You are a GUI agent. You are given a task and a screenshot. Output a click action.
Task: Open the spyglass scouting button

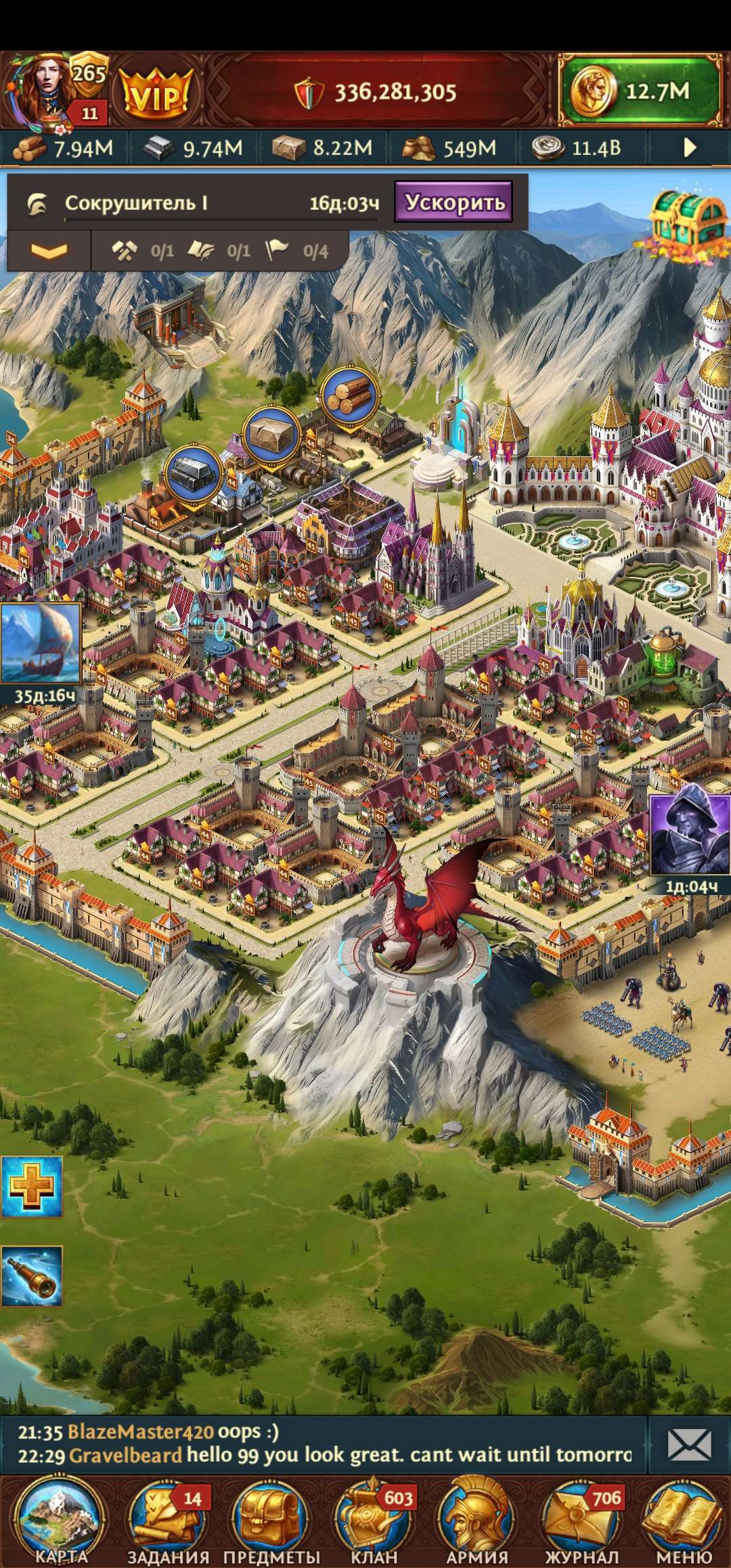(31, 1276)
